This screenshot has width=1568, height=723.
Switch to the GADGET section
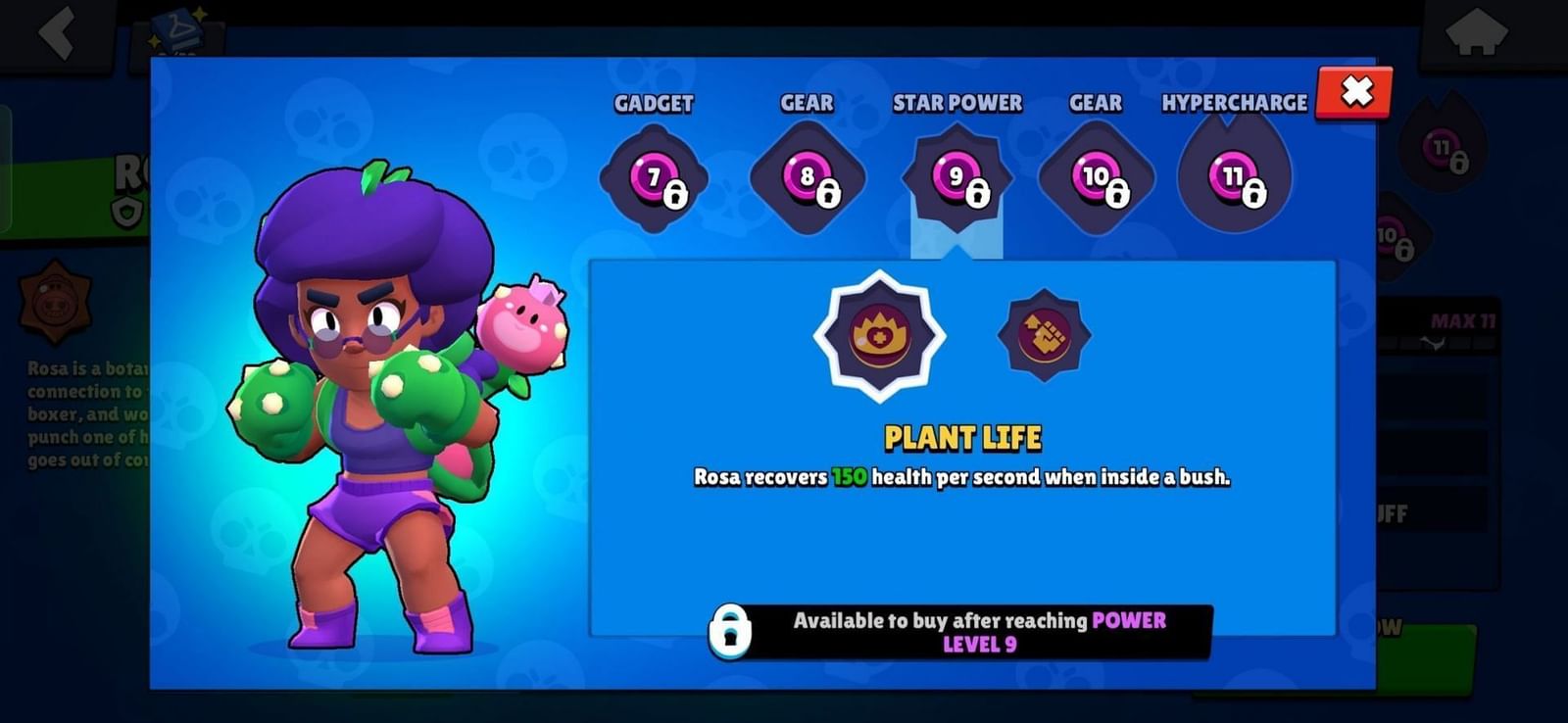tap(654, 103)
